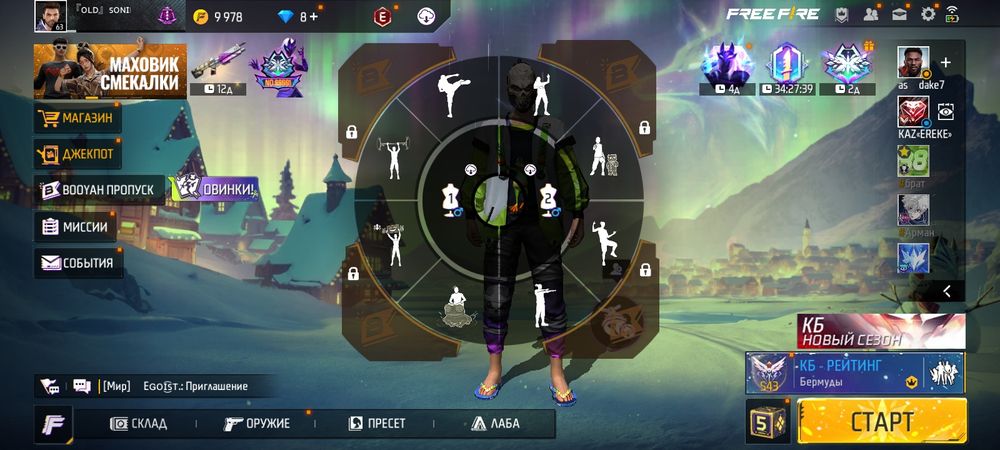Open the BOOYAH ПРОПУСК pass

[x=97, y=190]
